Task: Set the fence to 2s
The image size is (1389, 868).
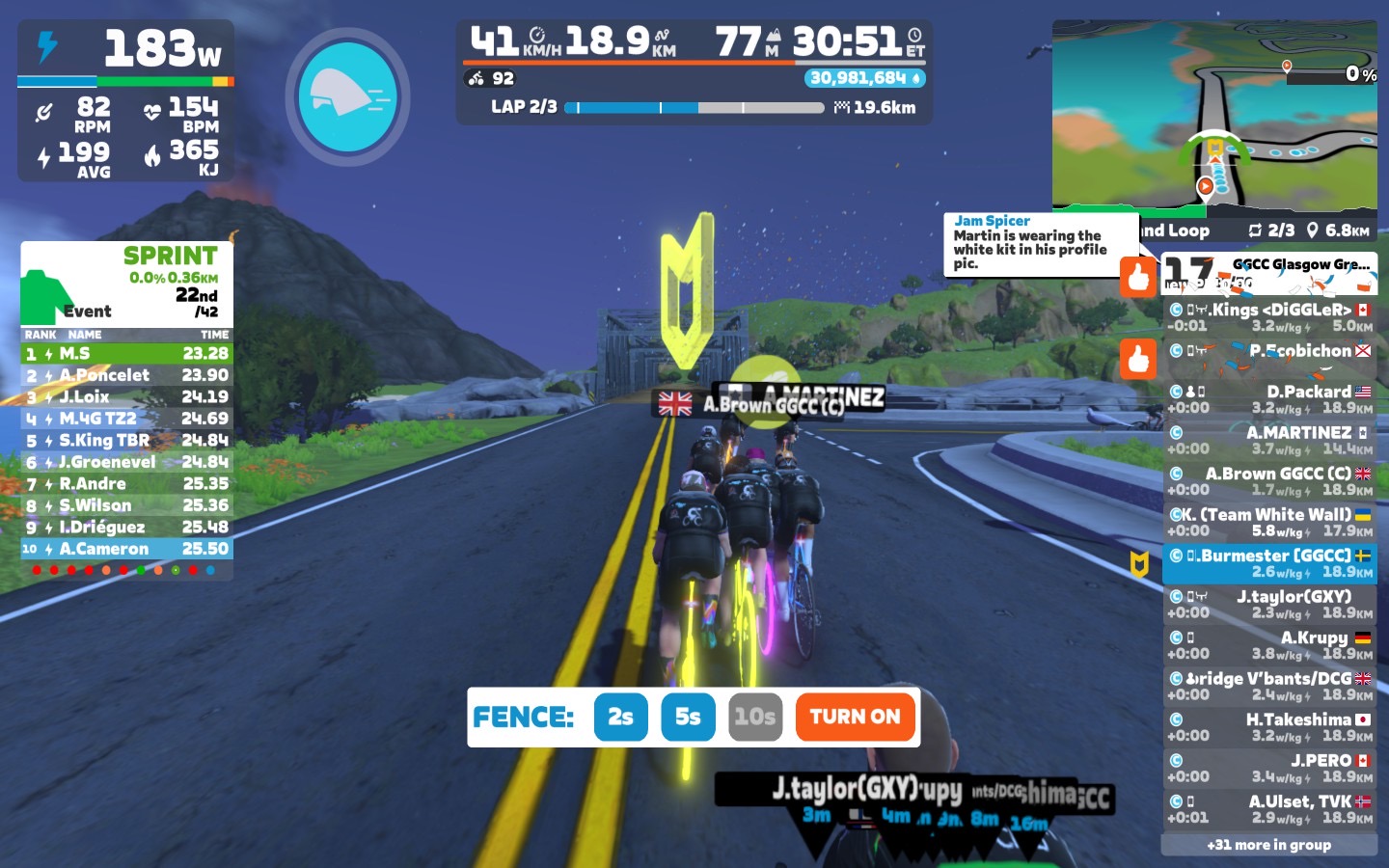Action: coord(620,717)
